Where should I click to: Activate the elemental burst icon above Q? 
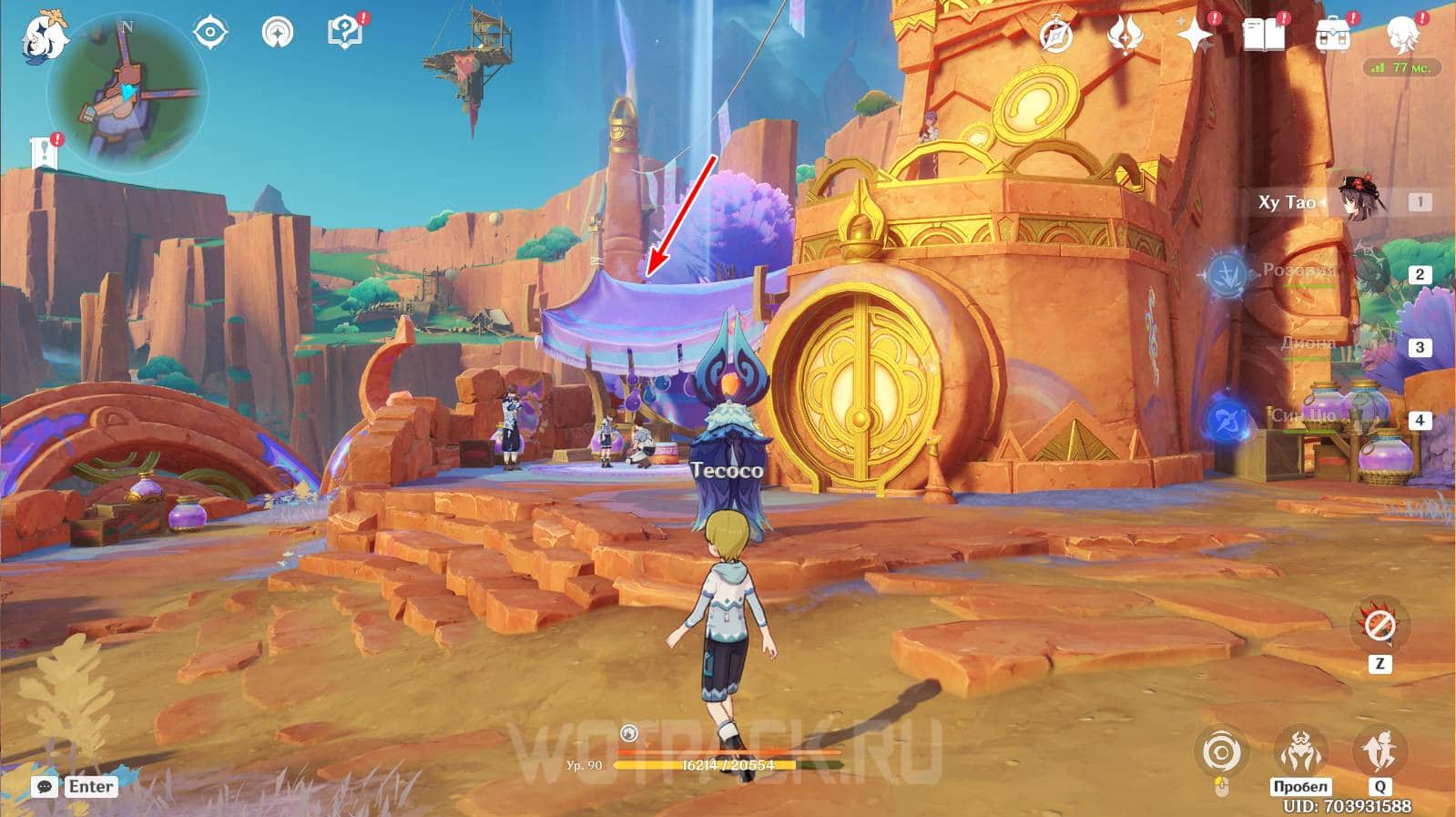pyautogui.click(x=1379, y=751)
